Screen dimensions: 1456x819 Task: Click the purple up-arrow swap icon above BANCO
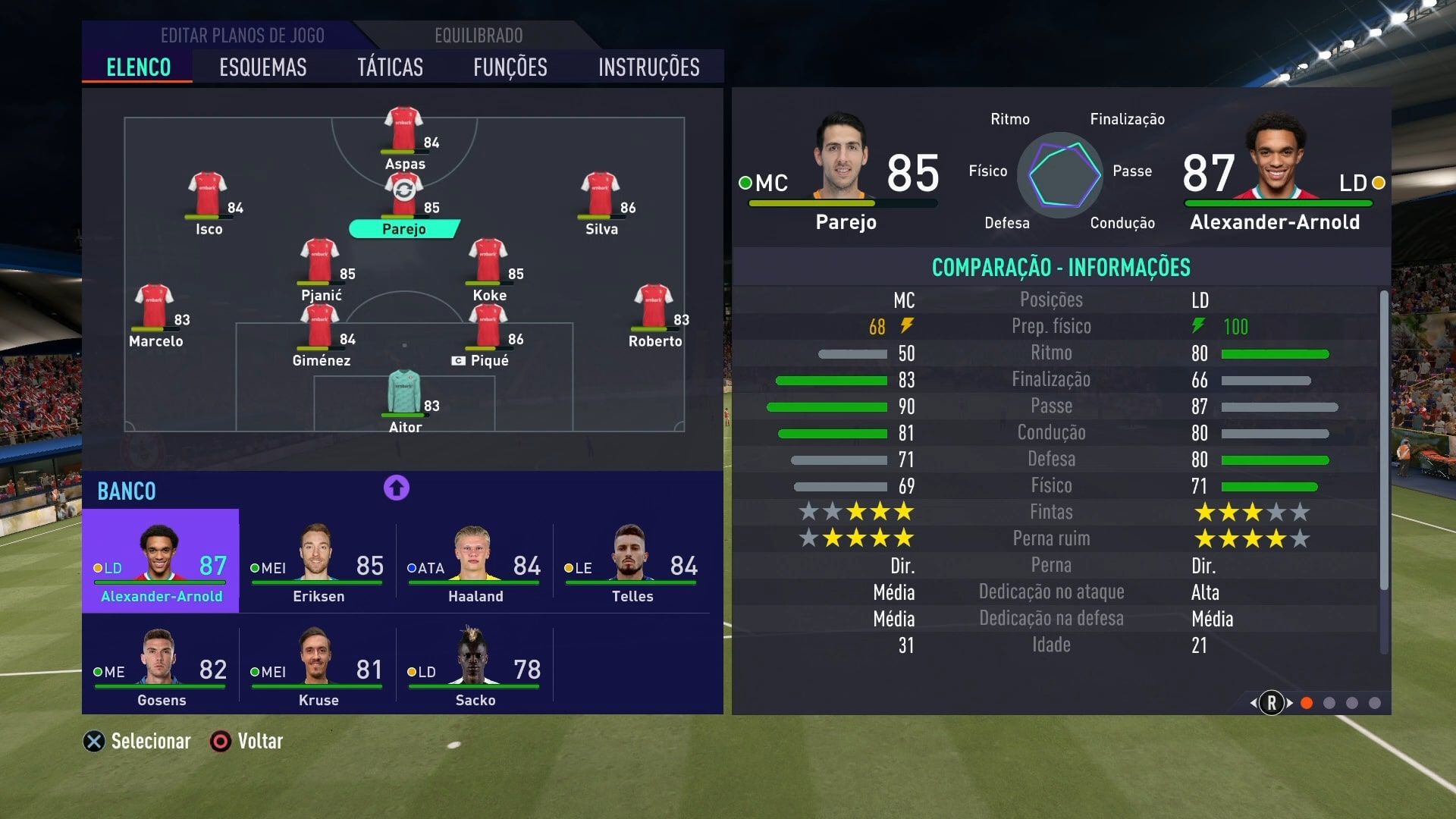point(395,488)
